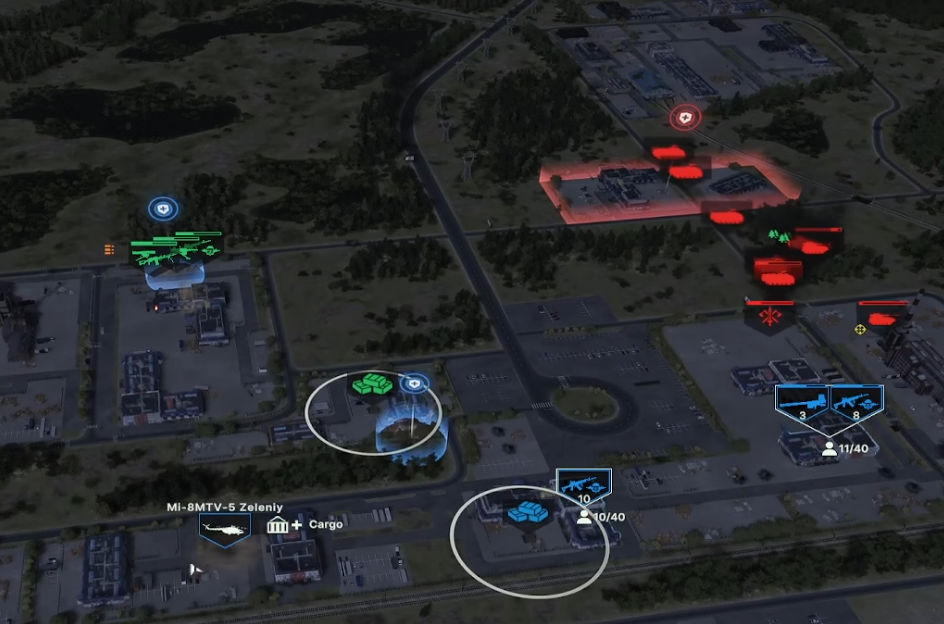
Task: Select the blue sniper team badge showing 3
Action: point(802,402)
